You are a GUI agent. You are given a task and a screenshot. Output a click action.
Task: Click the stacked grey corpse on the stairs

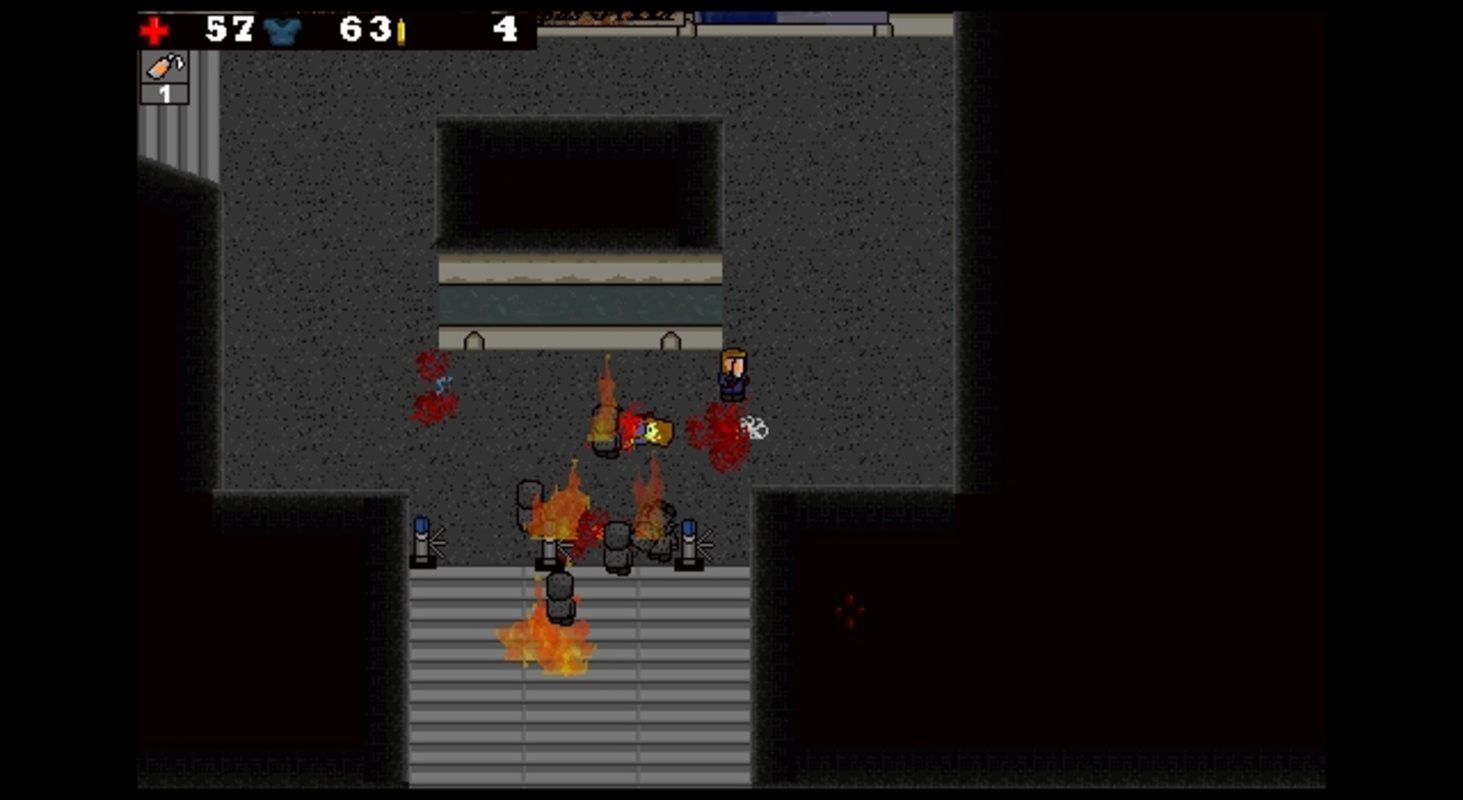pos(558,595)
